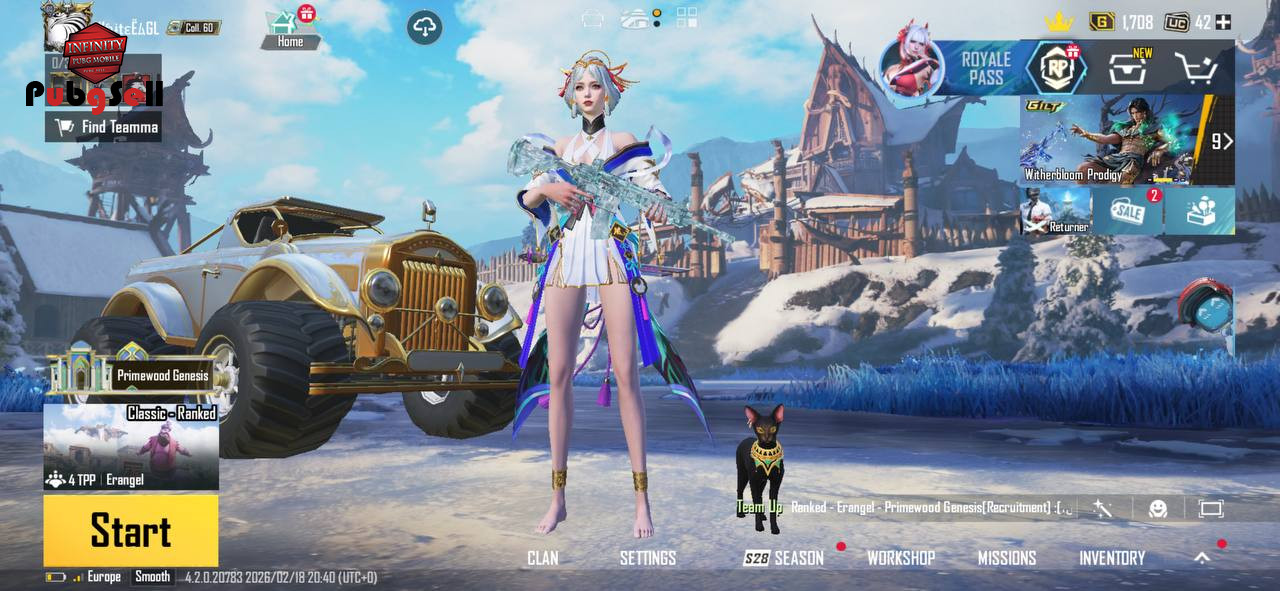The image size is (1280, 591).
Task: Select the Classic - Ranked Erangel mode tile
Action: tap(131, 447)
